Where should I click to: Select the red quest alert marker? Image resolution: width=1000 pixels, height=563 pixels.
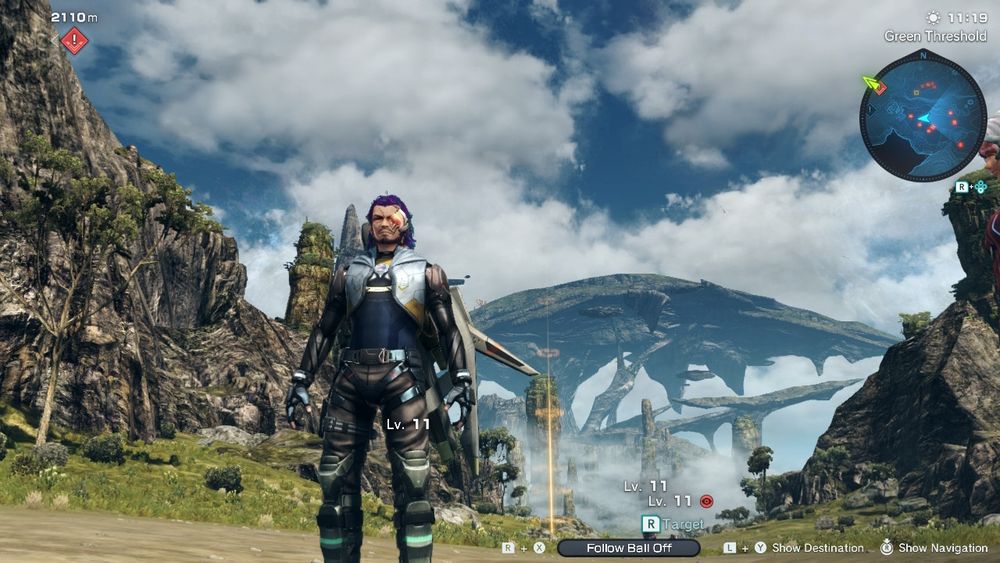tap(74, 41)
